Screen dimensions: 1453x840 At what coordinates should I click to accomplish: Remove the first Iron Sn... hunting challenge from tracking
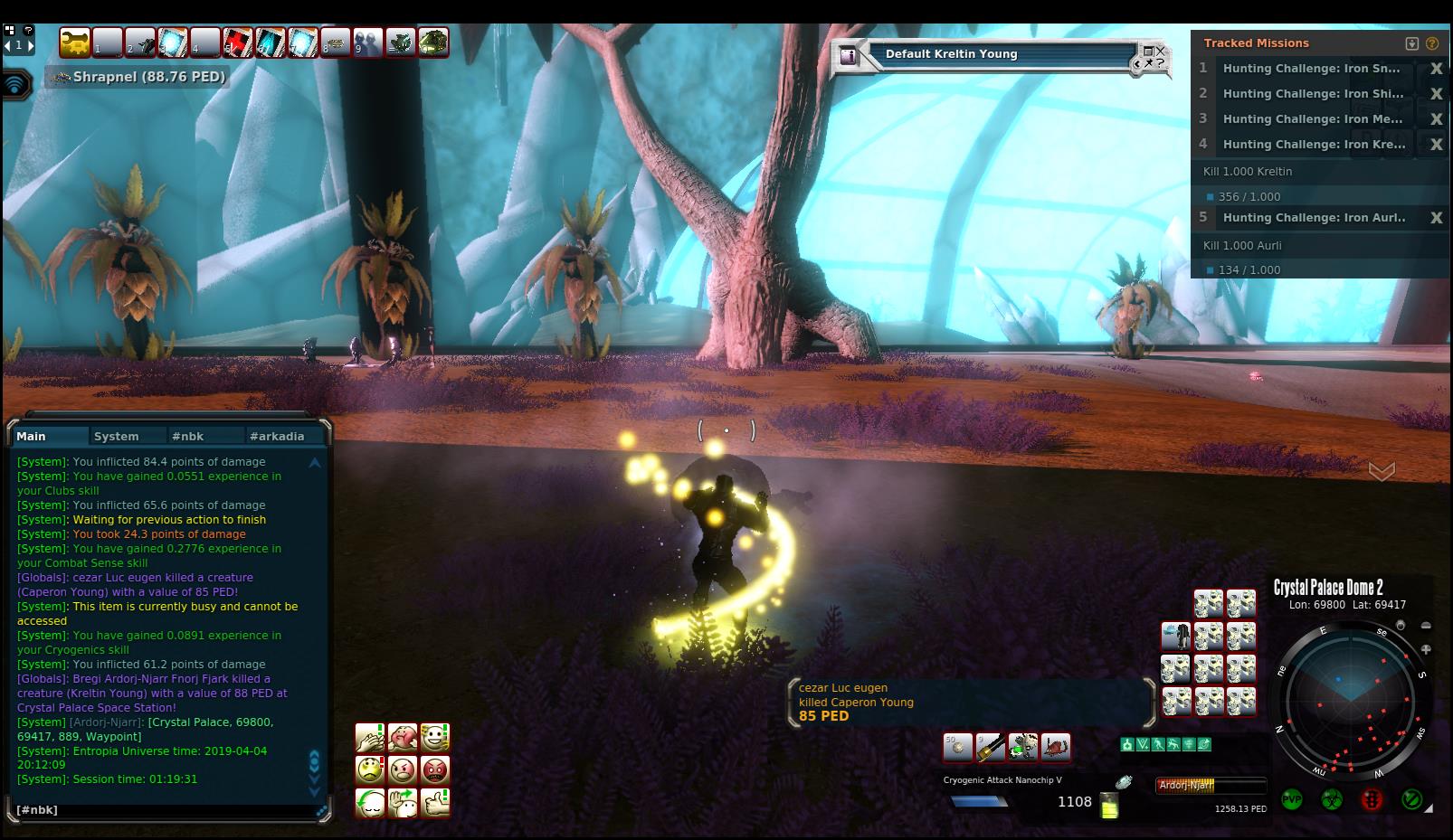[1436, 69]
